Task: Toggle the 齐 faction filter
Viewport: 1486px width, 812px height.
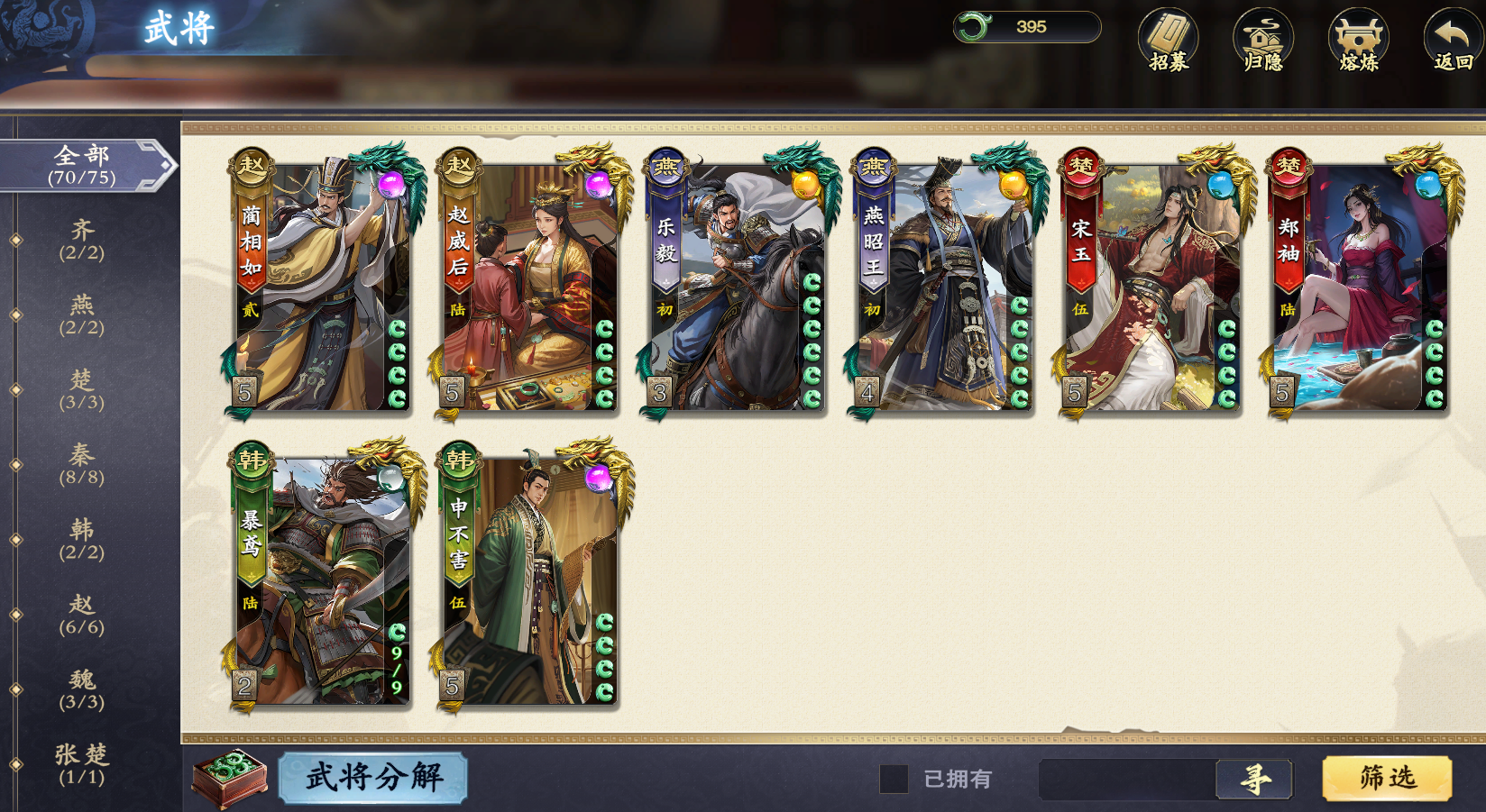Action: pyautogui.click(x=82, y=240)
